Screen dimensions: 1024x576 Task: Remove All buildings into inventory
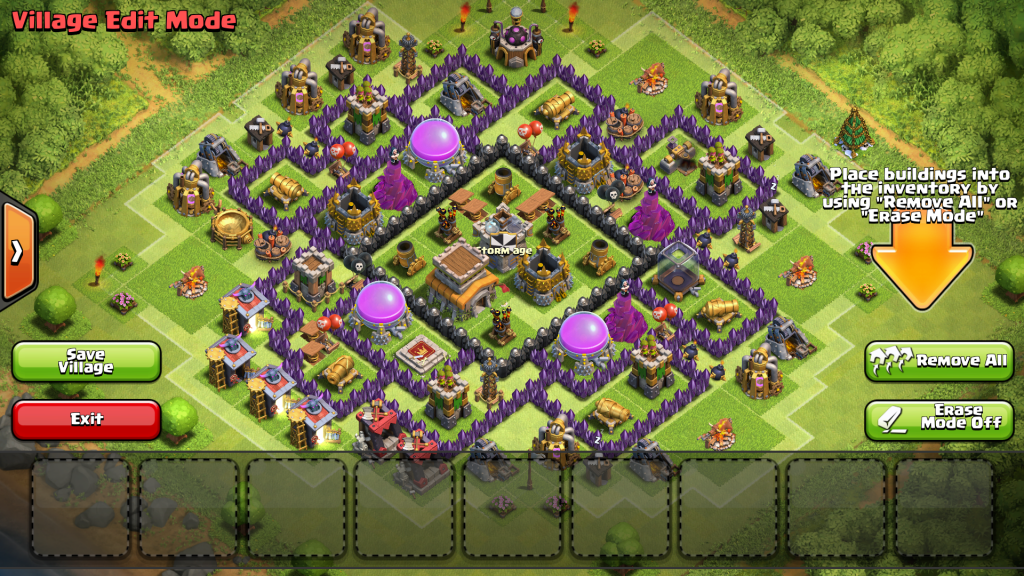[939, 361]
